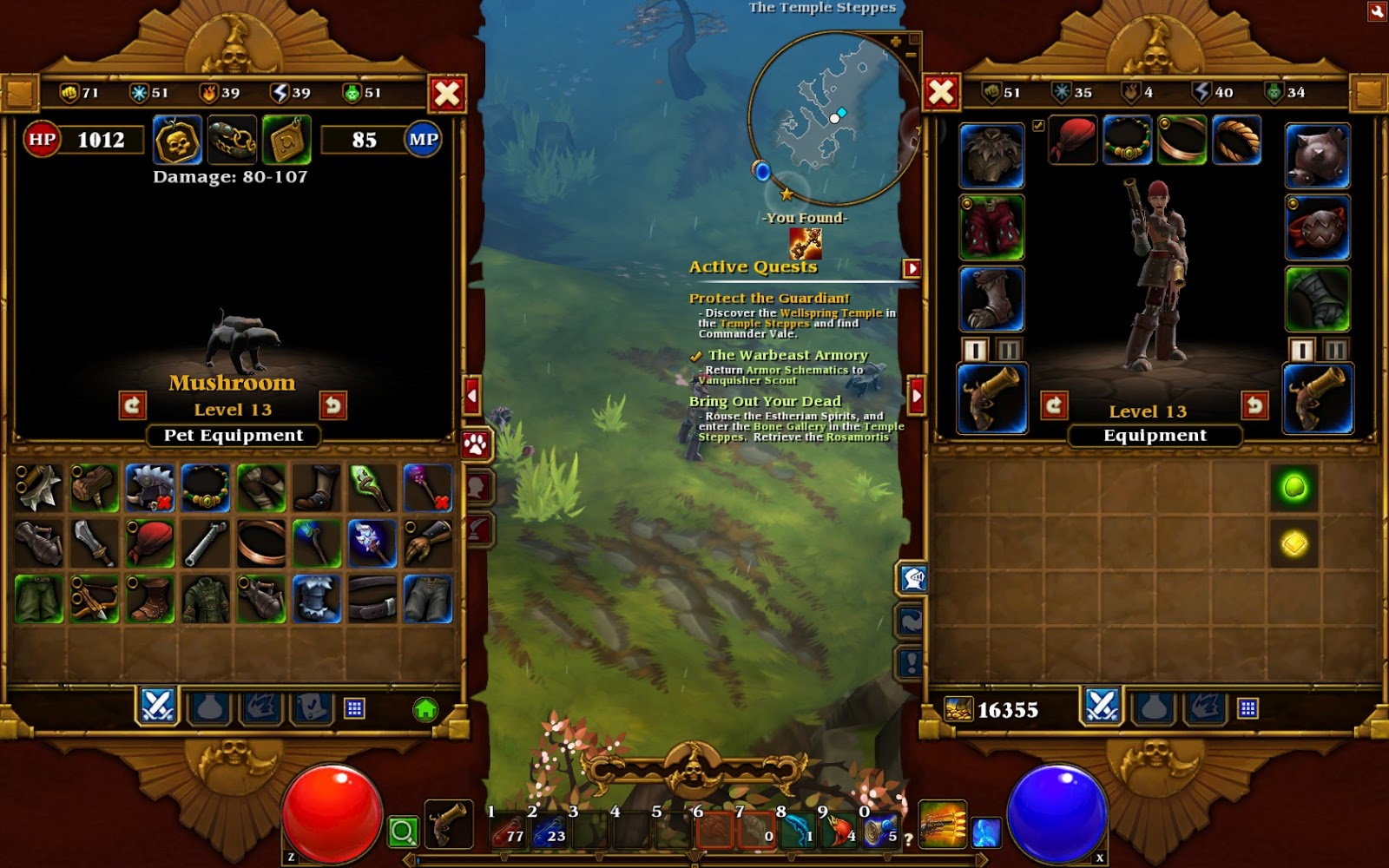Click the blue grid icon below pet inventory
The width and height of the screenshot is (1389, 868).
[354, 707]
